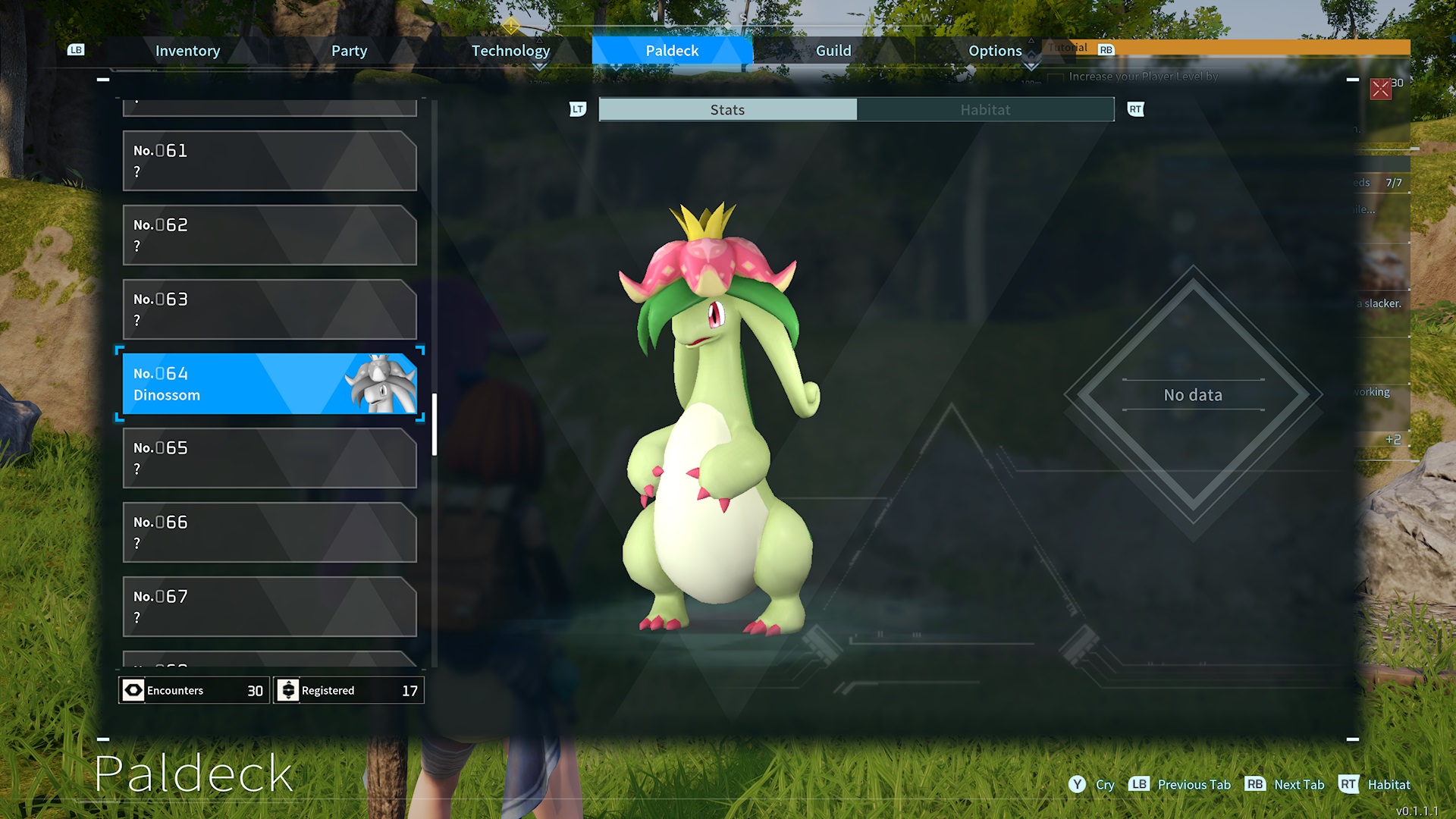Select the Dinossom entry No.064
The image size is (1456, 819).
(269, 384)
